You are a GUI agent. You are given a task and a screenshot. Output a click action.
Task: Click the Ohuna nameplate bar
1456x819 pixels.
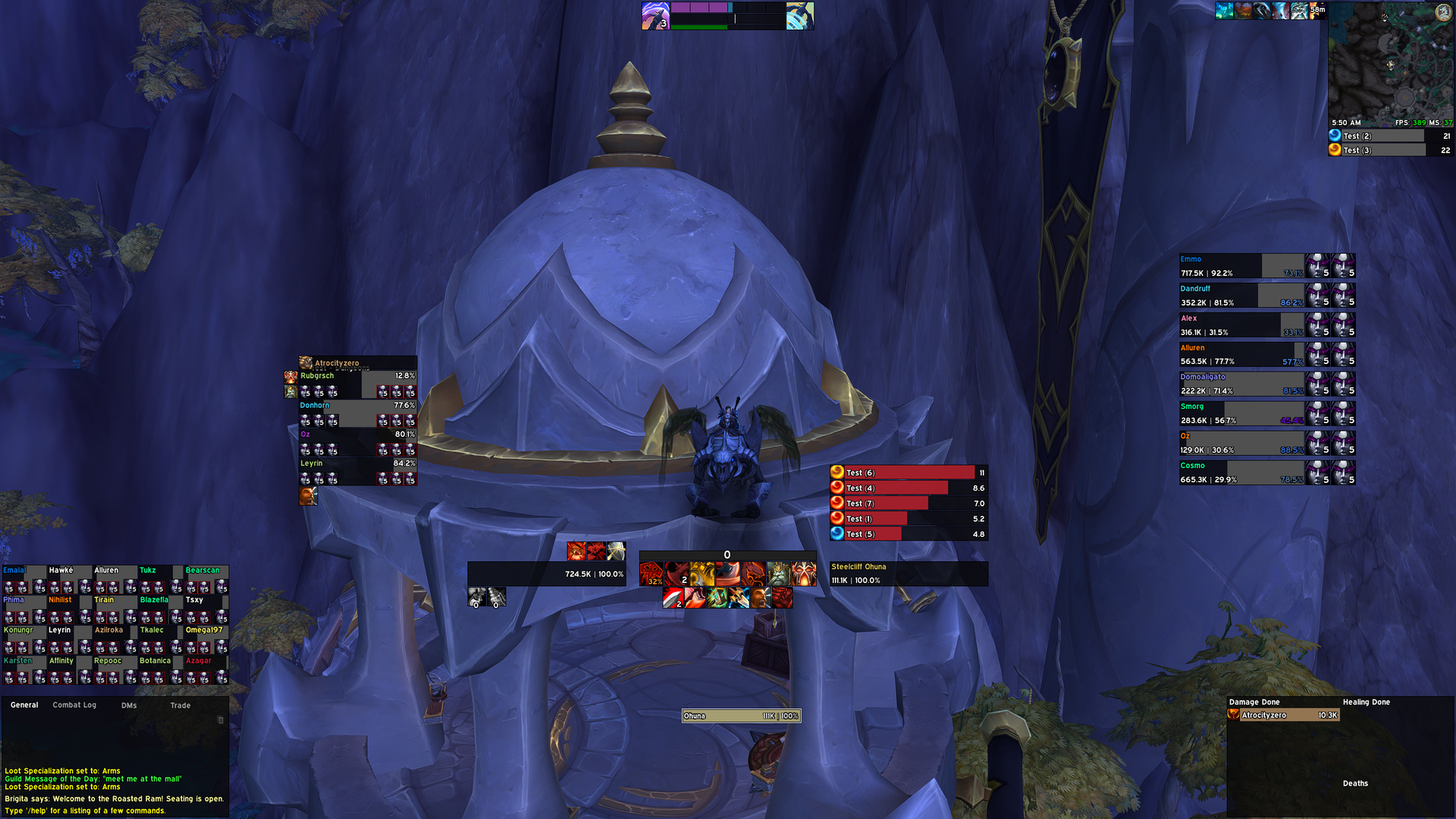[x=741, y=716]
